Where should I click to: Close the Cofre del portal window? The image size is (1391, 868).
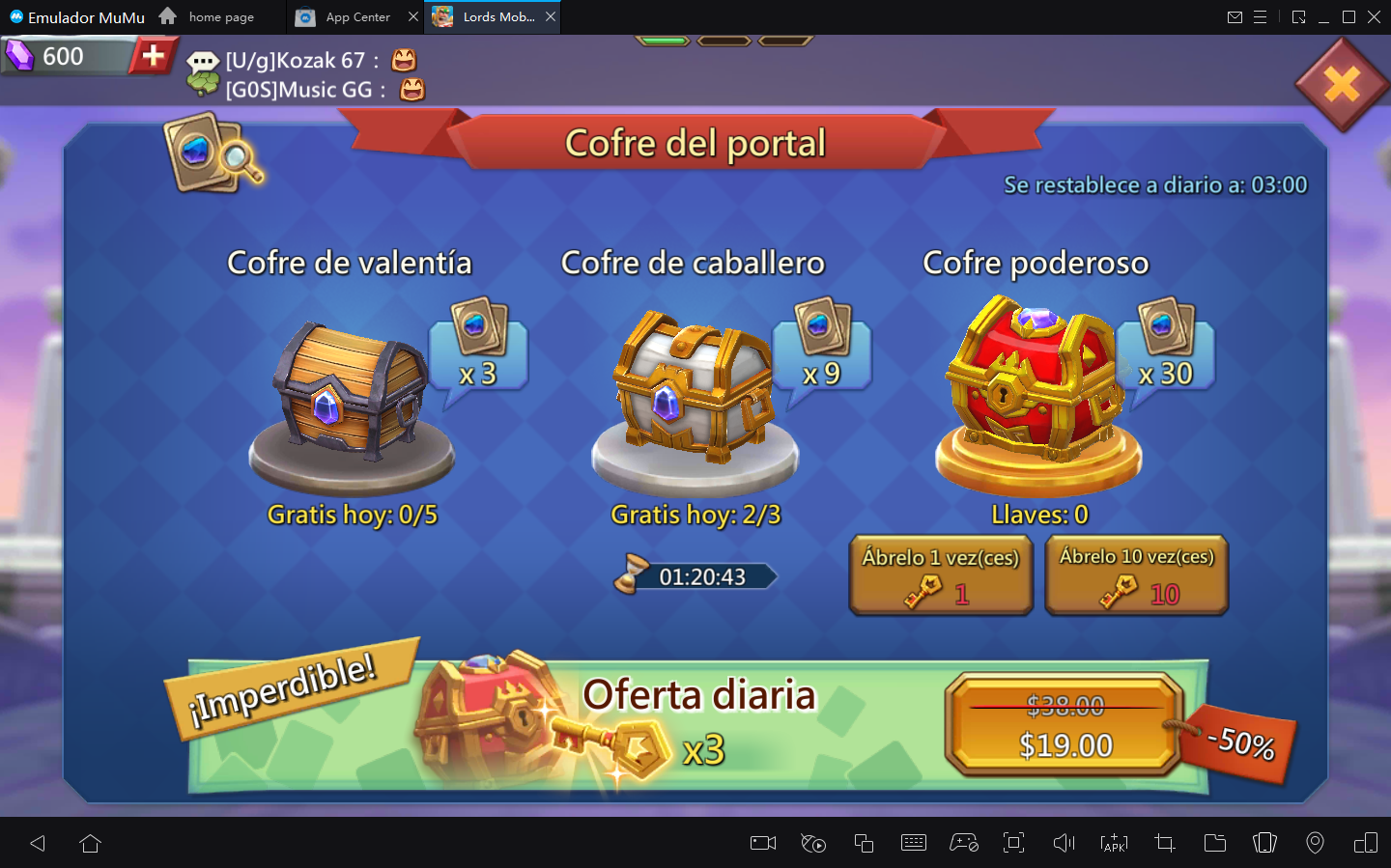pyautogui.click(x=1342, y=85)
